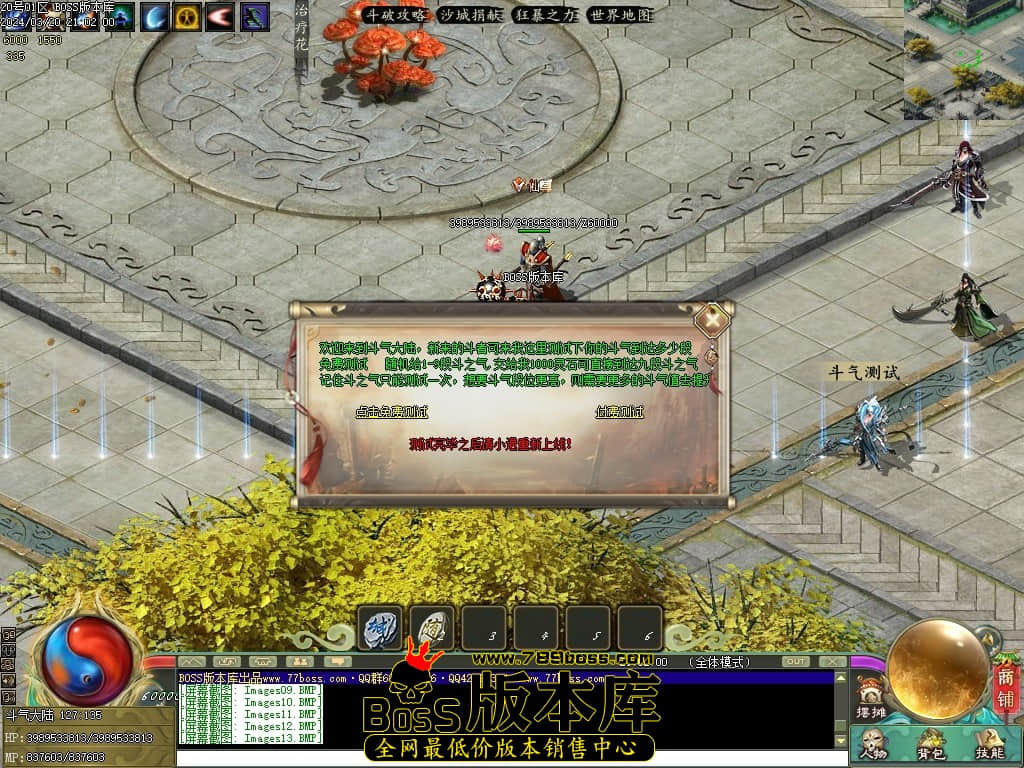
Task: Close the Dou Qi test dialog
Action: point(711,320)
